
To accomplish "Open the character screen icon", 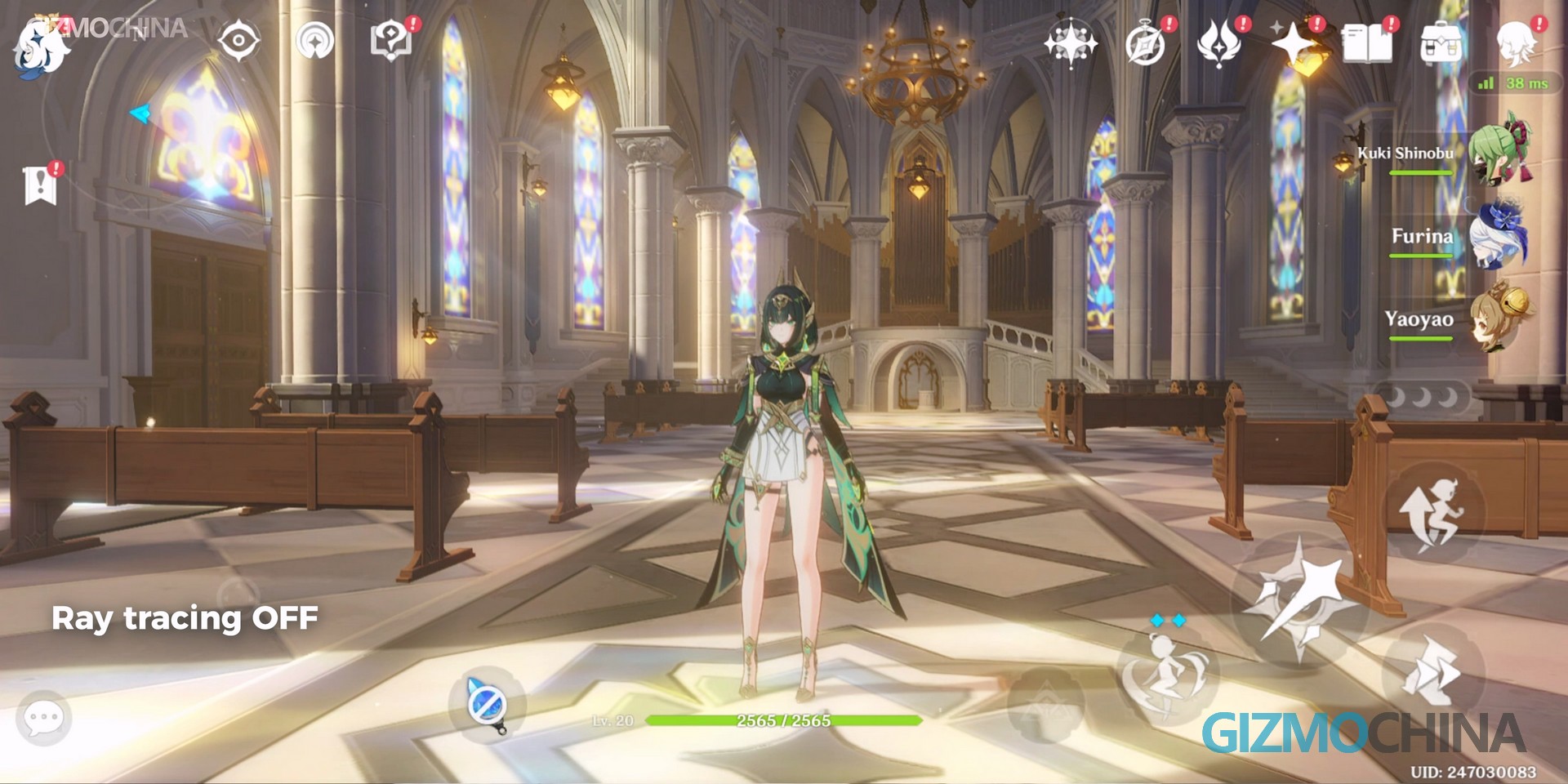I will pos(1516,42).
